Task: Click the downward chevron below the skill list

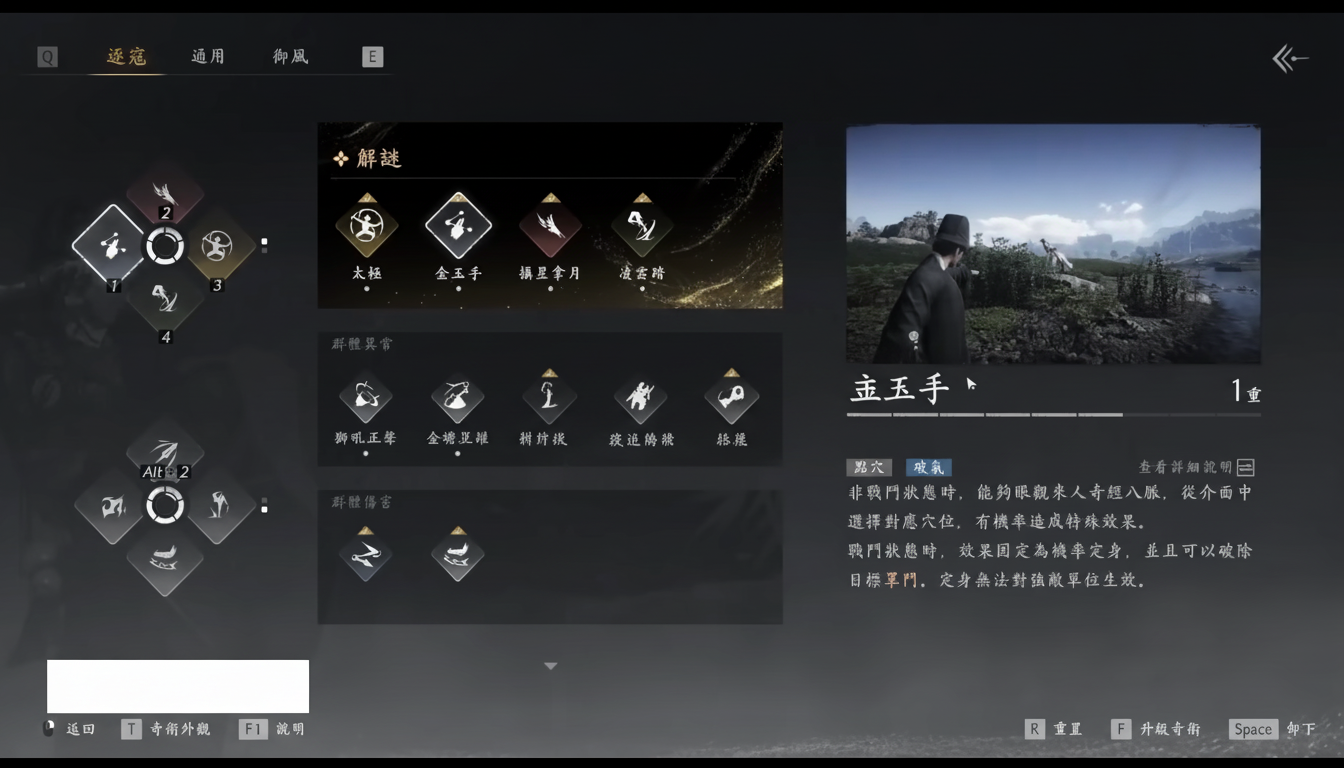Action: pos(549,664)
